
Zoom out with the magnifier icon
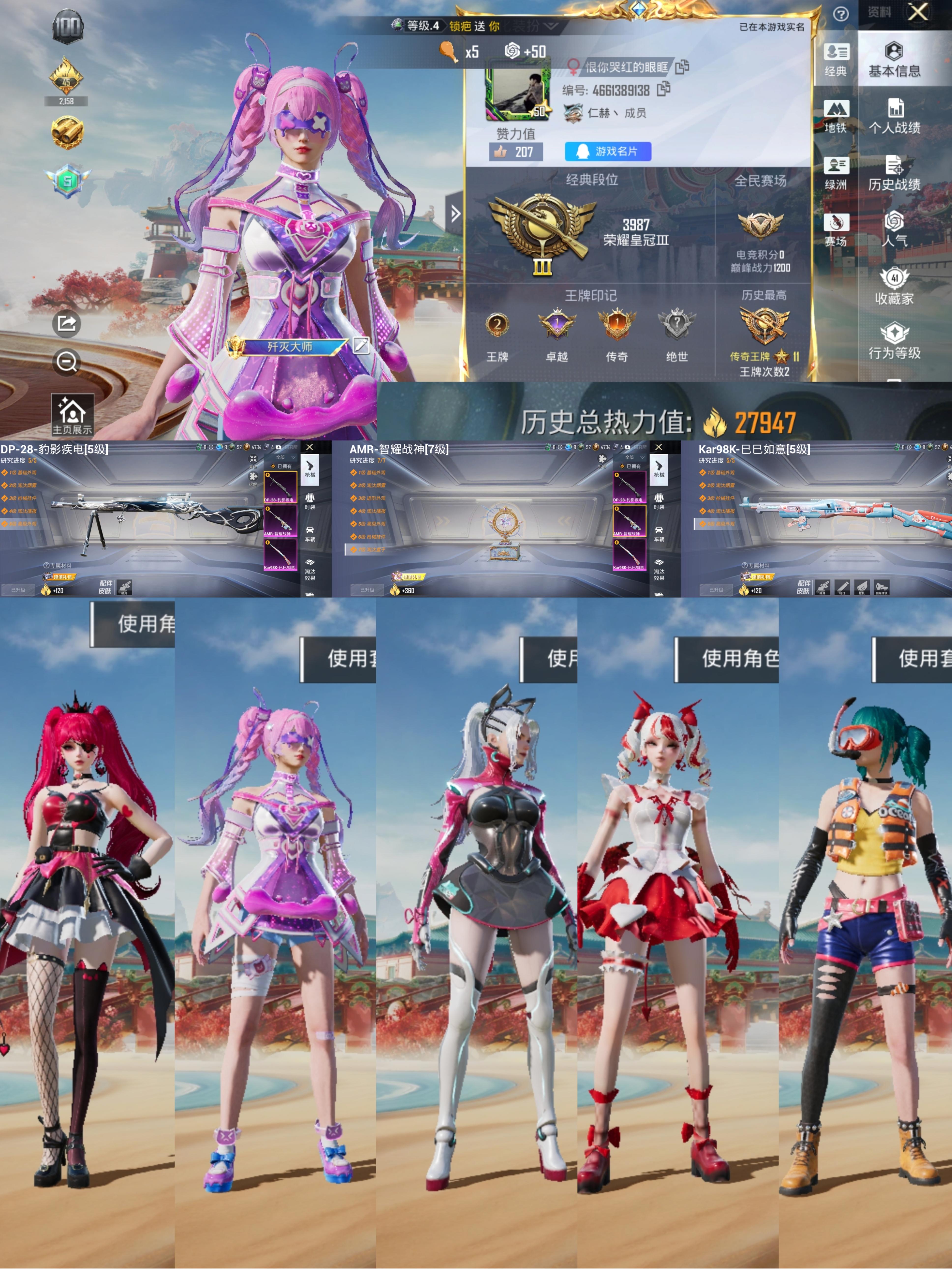(x=67, y=362)
